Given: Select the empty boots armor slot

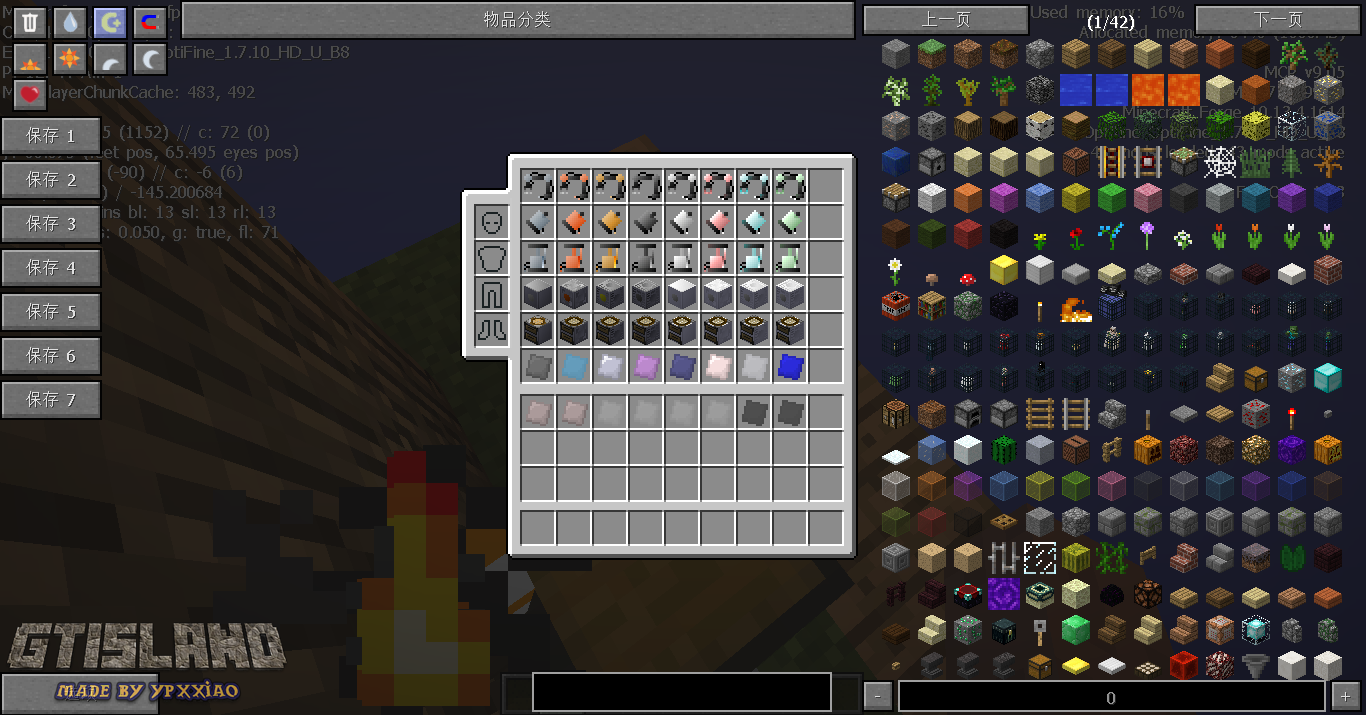Looking at the screenshot, I should click(x=491, y=330).
